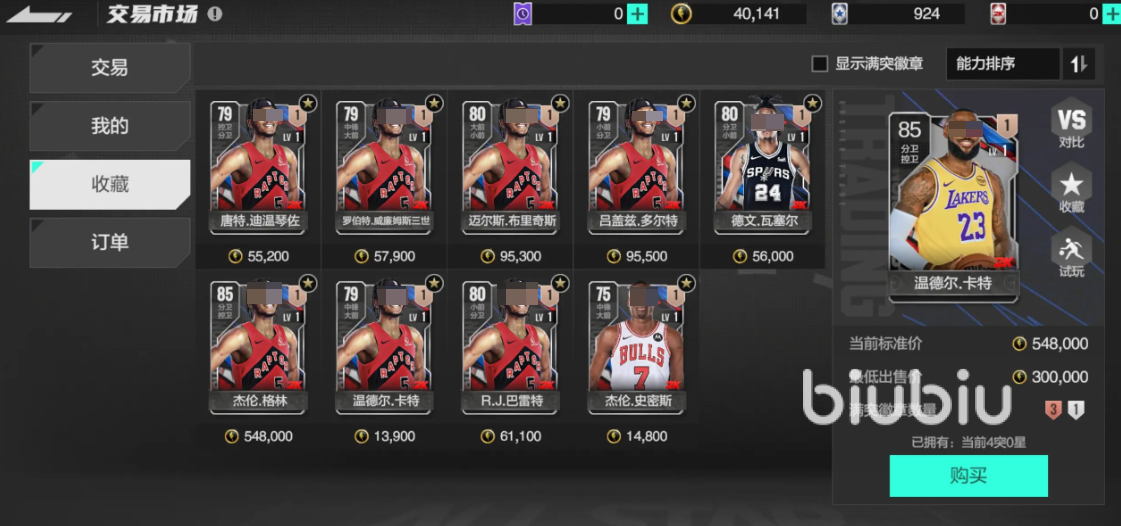The image size is (1121, 526).
Task: Select the 收藏 tab
Action: (110, 184)
